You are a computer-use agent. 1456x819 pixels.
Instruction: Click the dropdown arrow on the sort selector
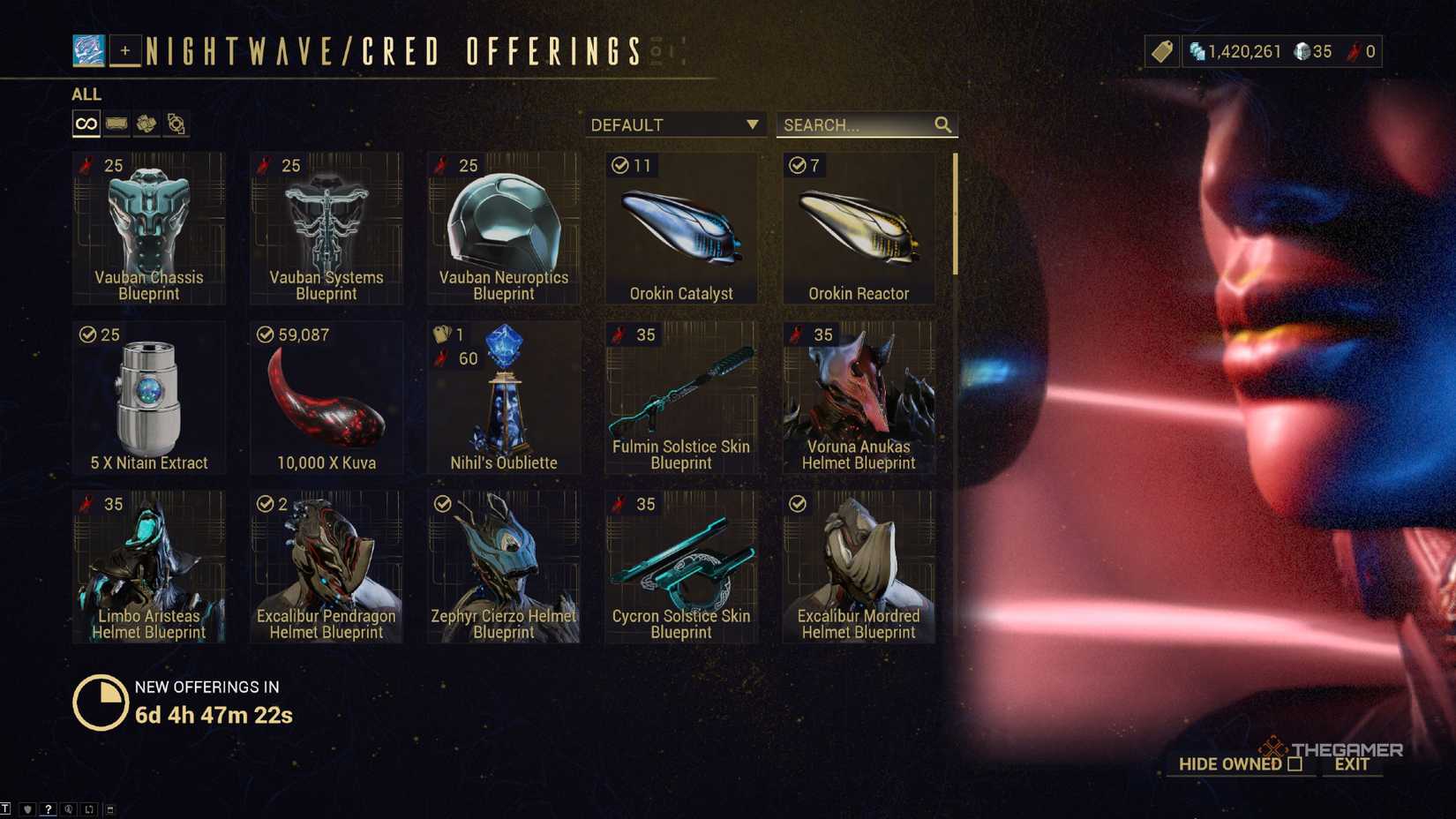[x=751, y=124]
